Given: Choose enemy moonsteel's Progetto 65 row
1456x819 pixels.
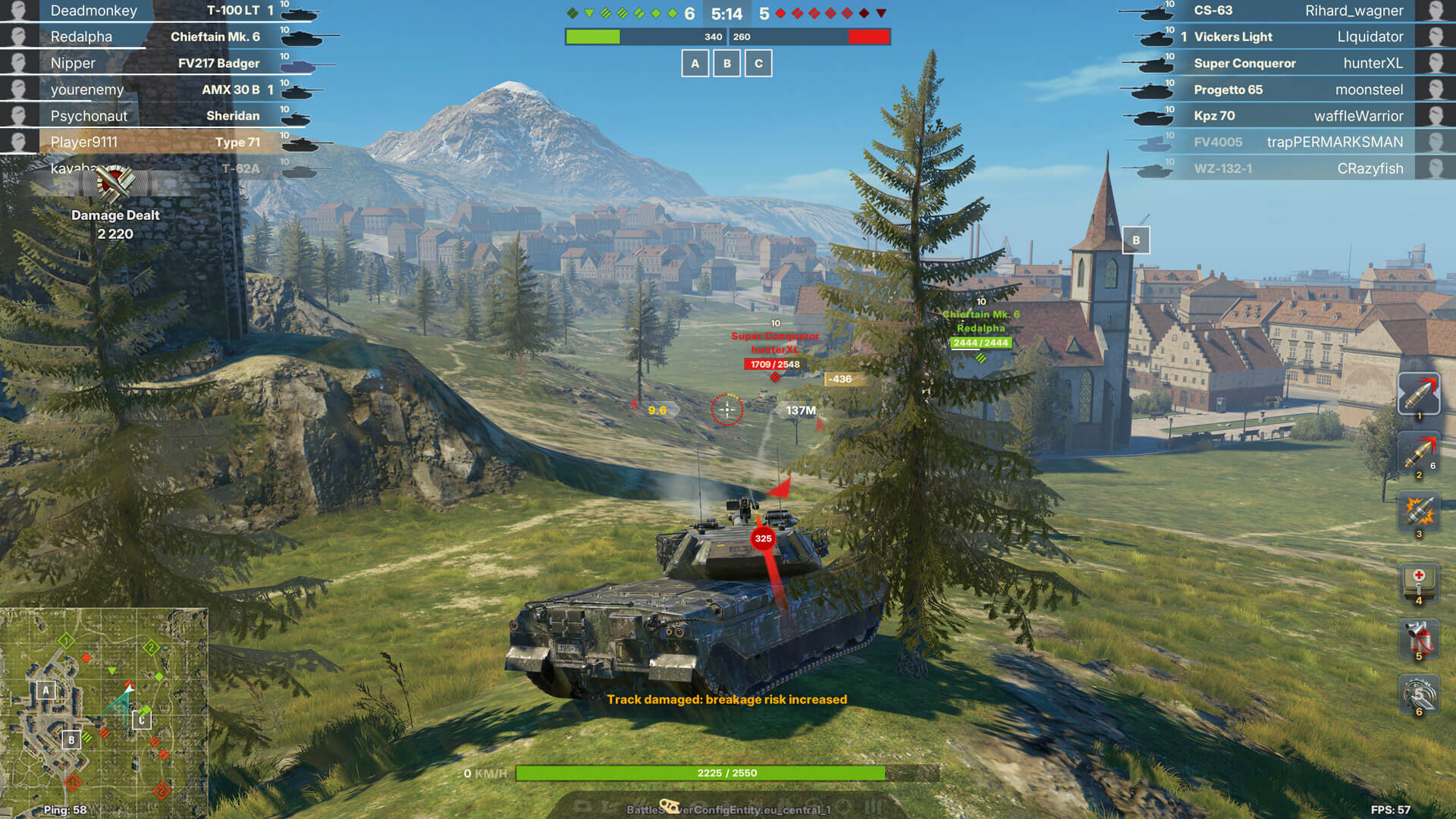Looking at the screenshot, I should (x=1297, y=89).
